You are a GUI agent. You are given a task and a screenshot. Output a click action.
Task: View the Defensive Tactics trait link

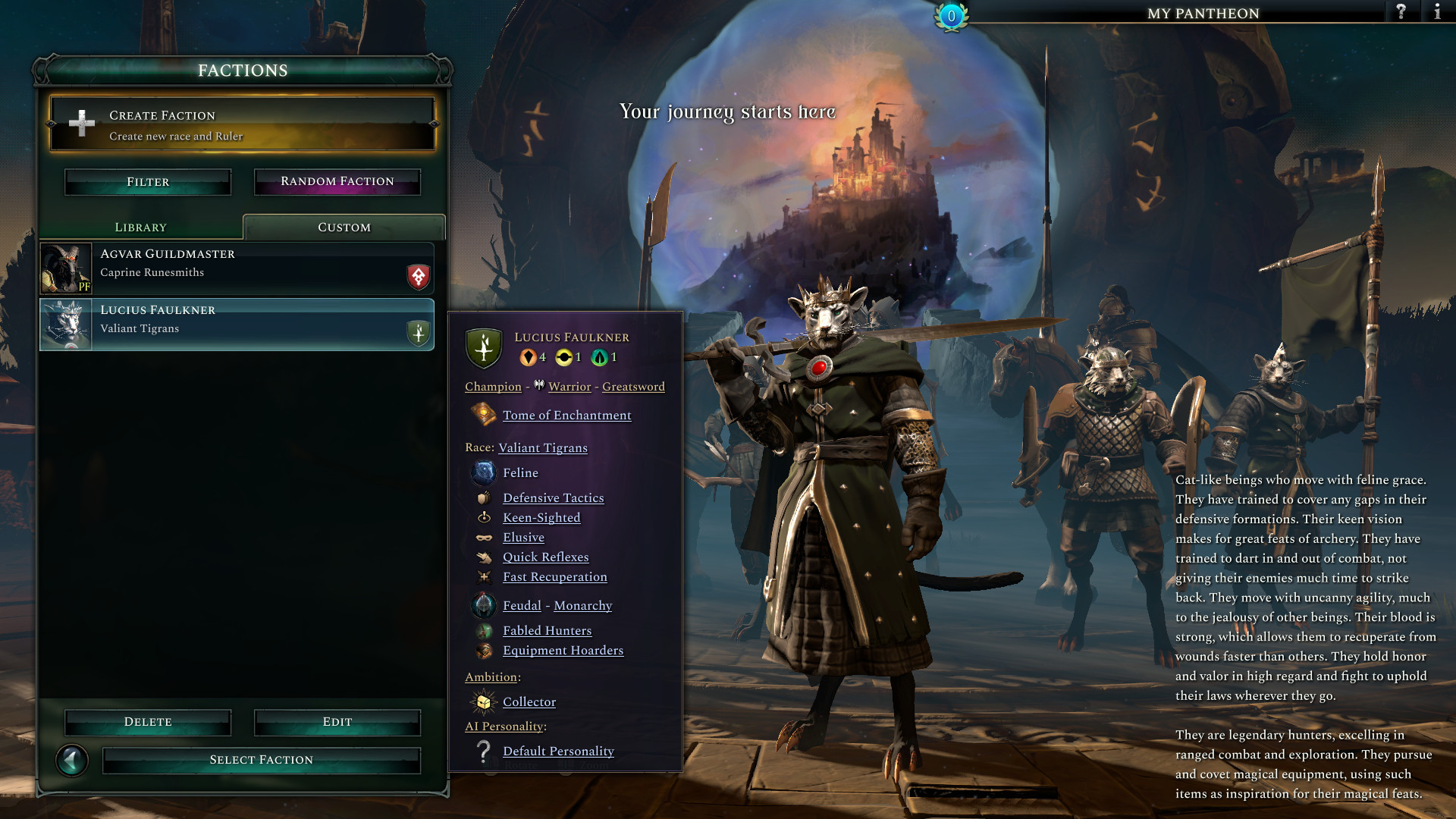click(554, 498)
